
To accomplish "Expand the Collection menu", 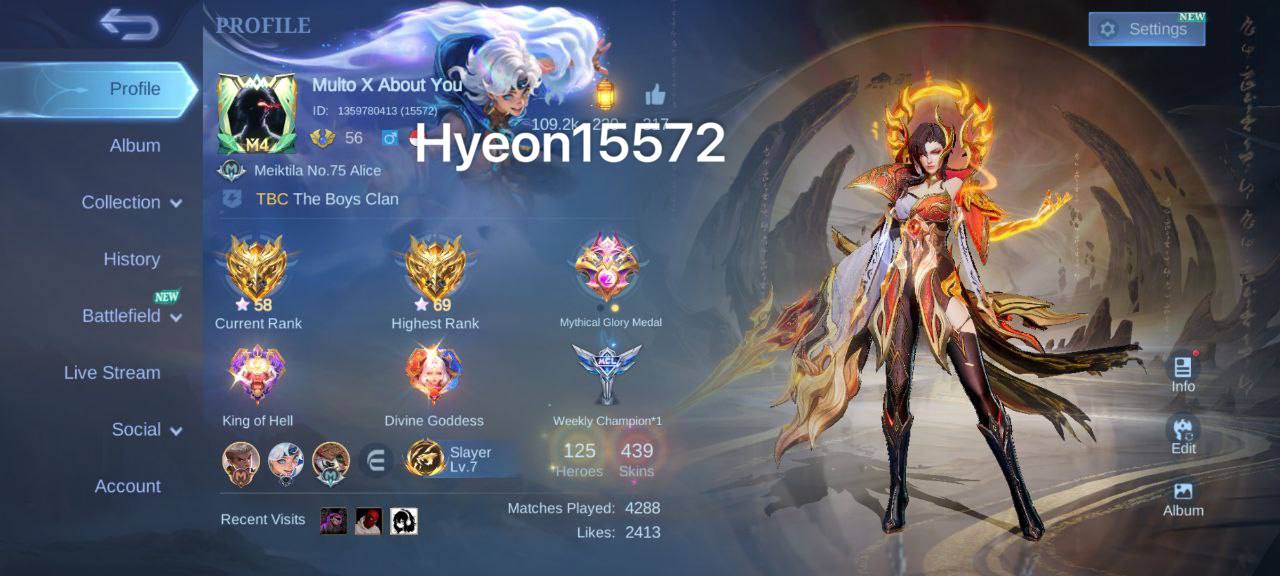I will coord(132,202).
